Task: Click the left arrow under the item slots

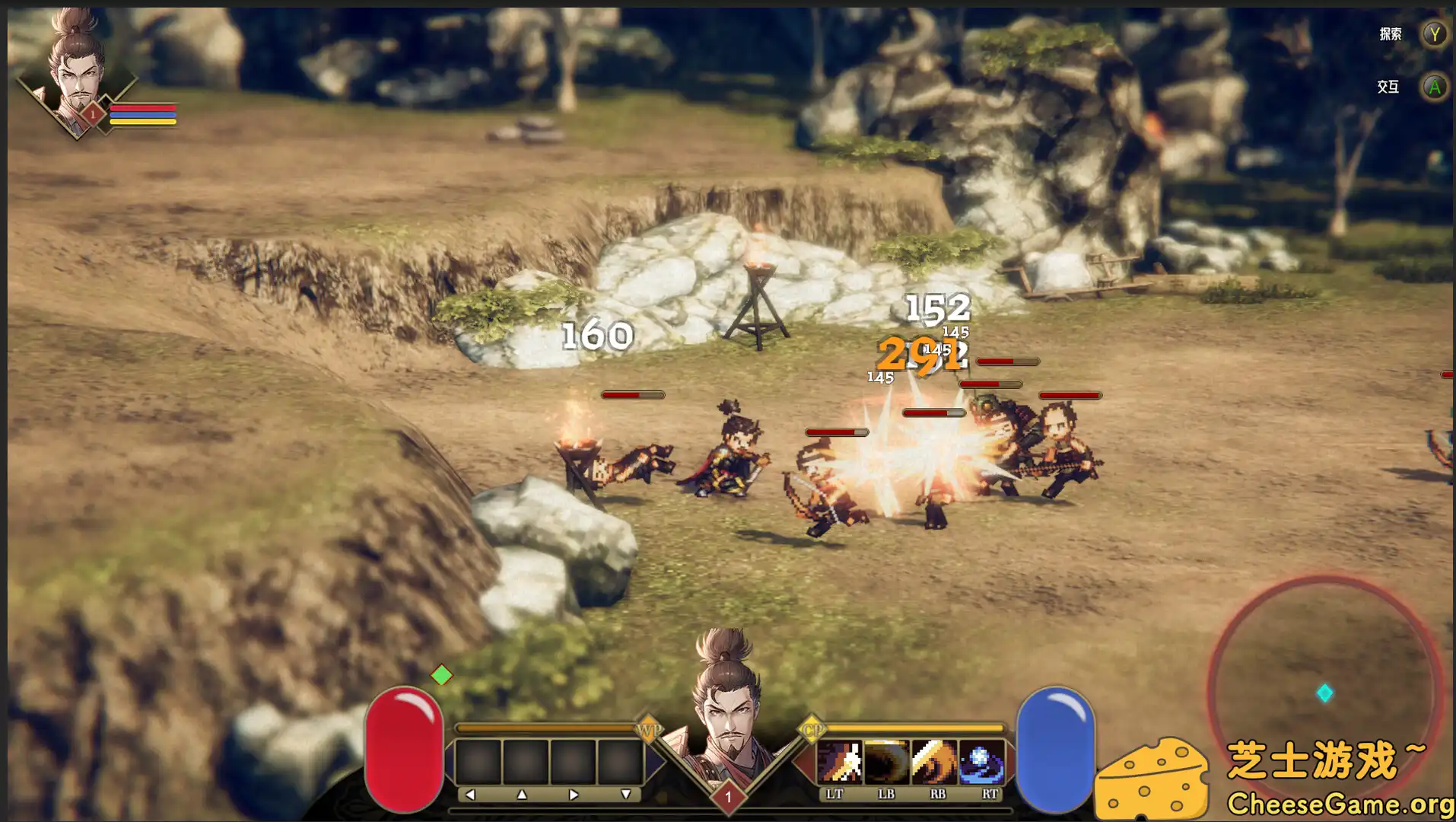Action: pos(472,793)
